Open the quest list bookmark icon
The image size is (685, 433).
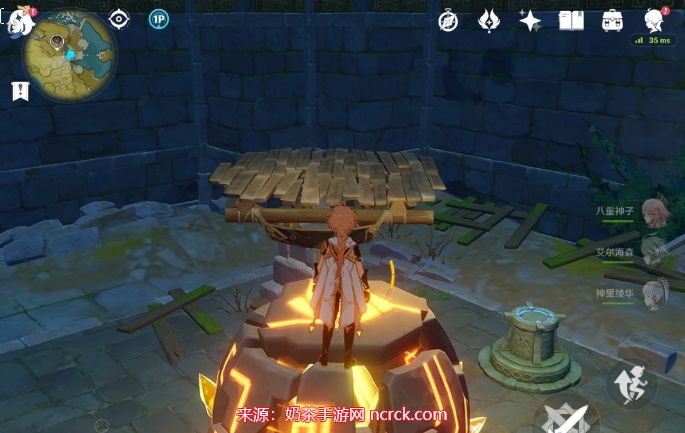click(x=19, y=91)
